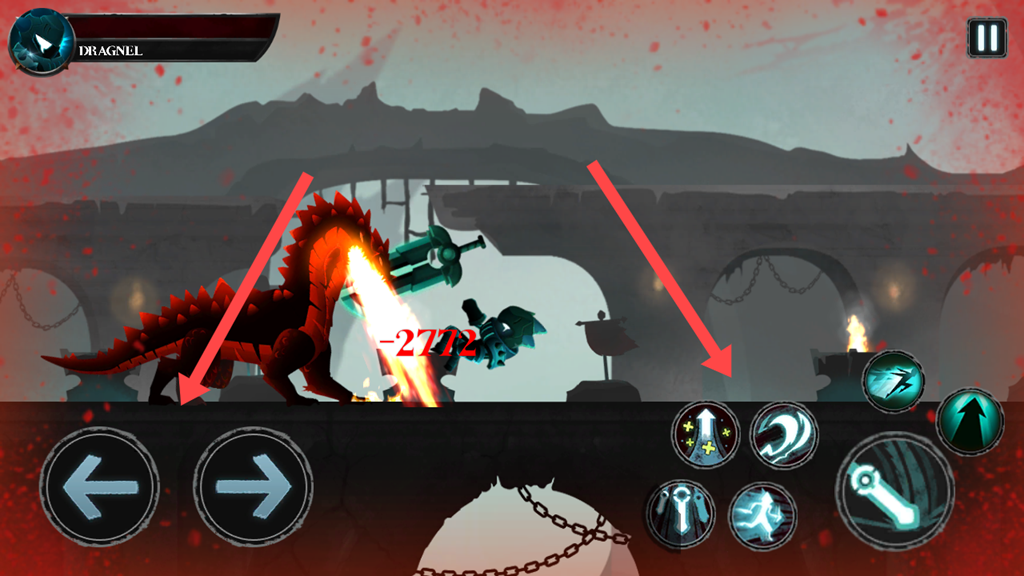The width and height of the screenshot is (1024, 576).
Task: Use the main hammer attack button
Action: pos(894,491)
